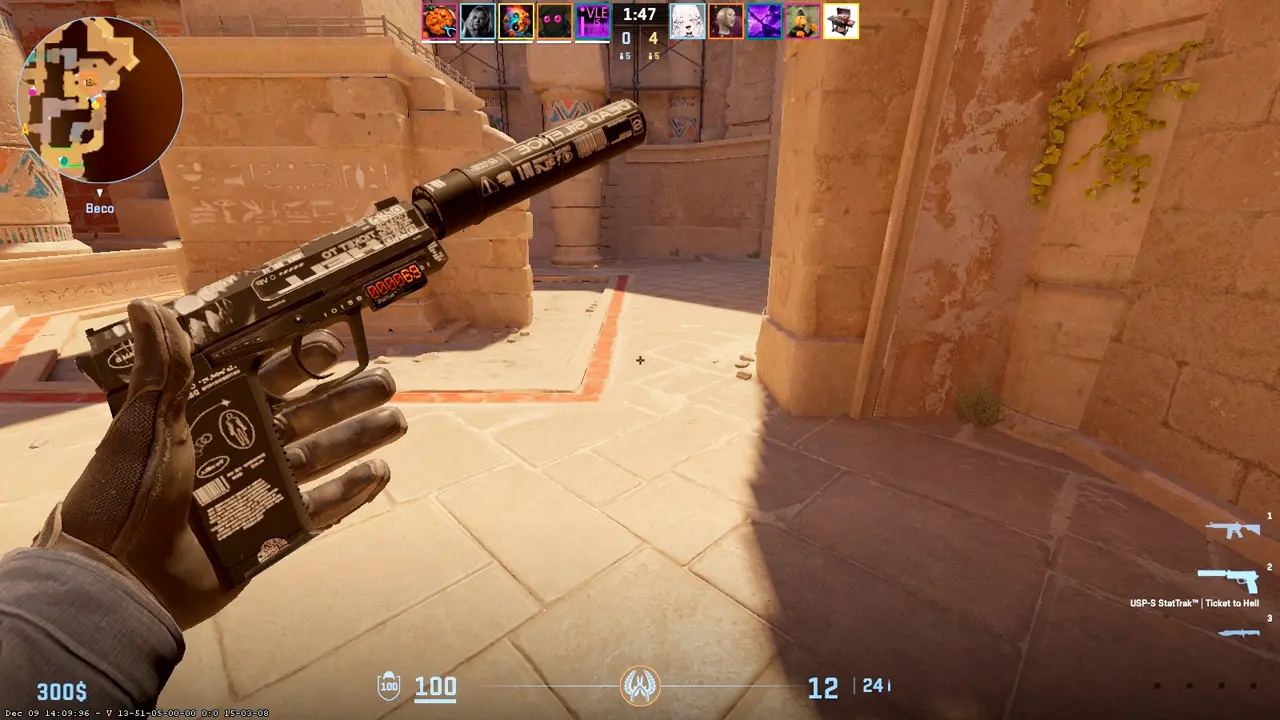Choose the purple VLE text player avatar

point(593,21)
